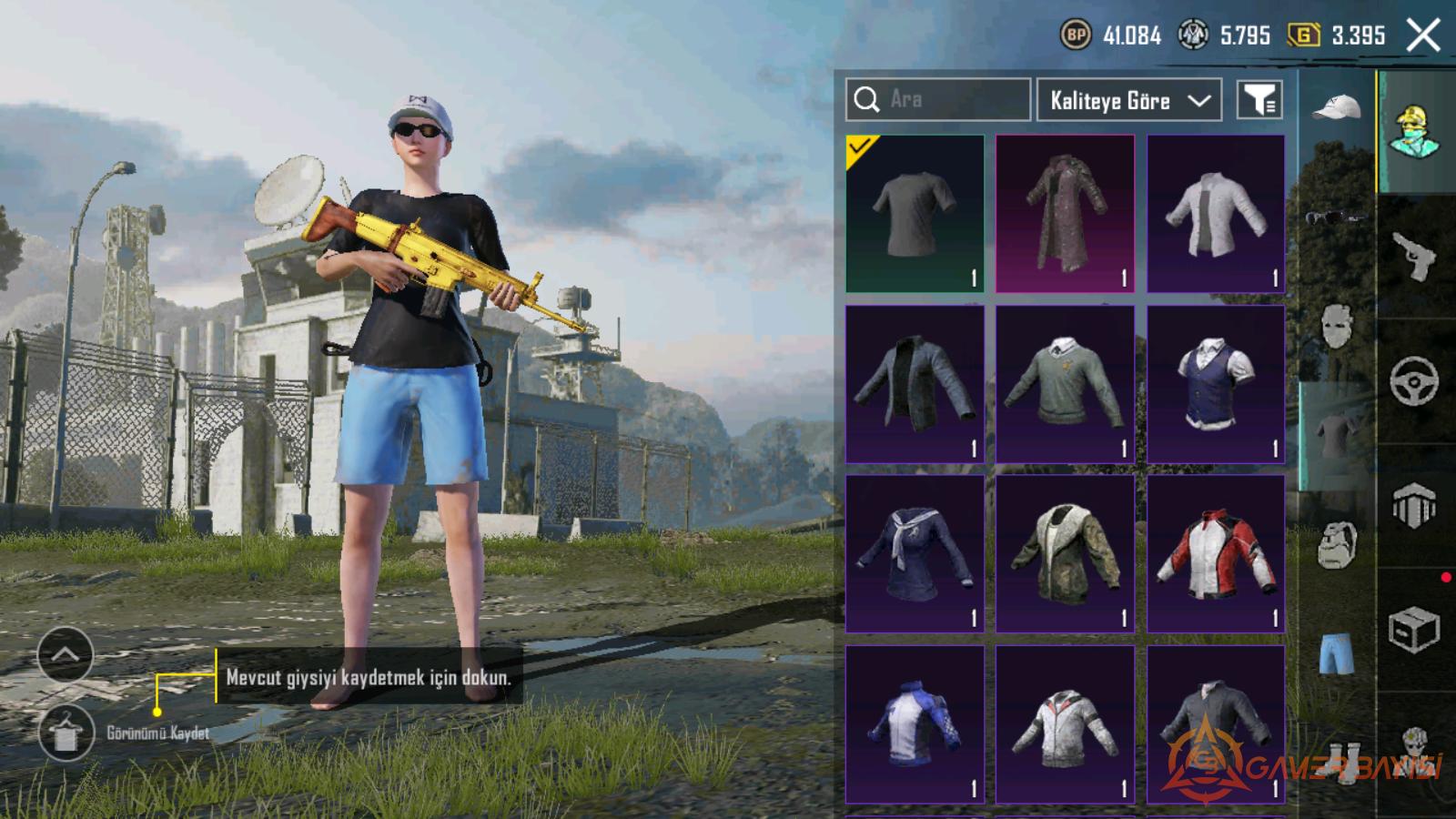Open the steering wheel vehicle category
Image resolution: width=1456 pixels, height=819 pixels.
pyautogui.click(x=1414, y=381)
